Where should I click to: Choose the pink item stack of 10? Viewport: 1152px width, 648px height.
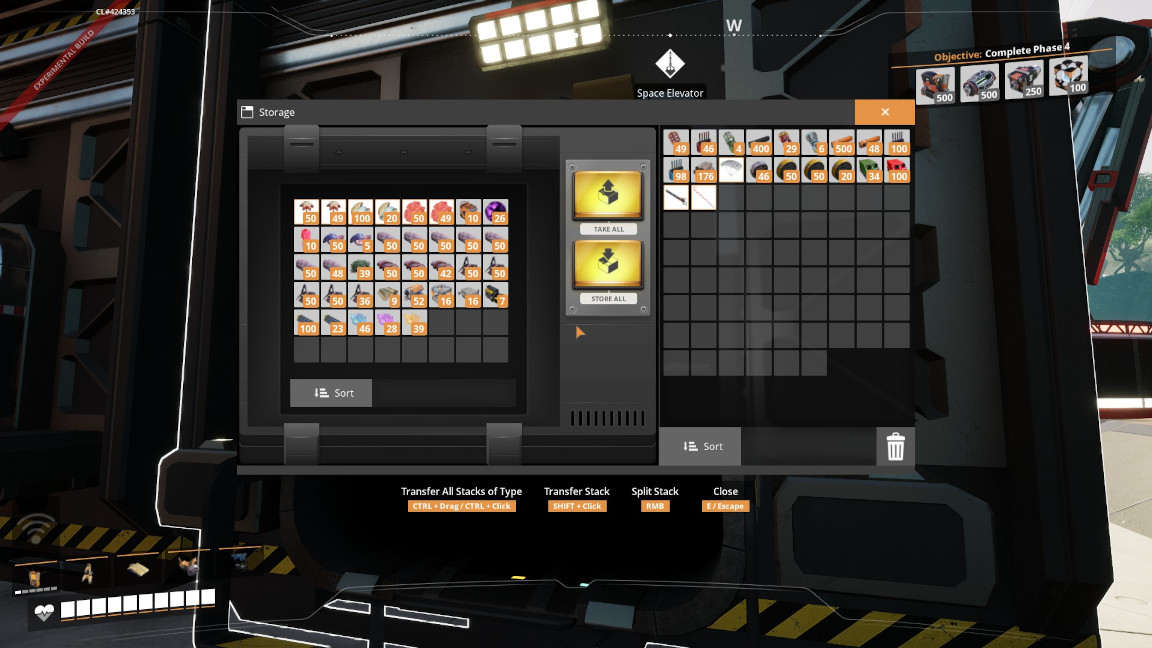[x=306, y=239]
